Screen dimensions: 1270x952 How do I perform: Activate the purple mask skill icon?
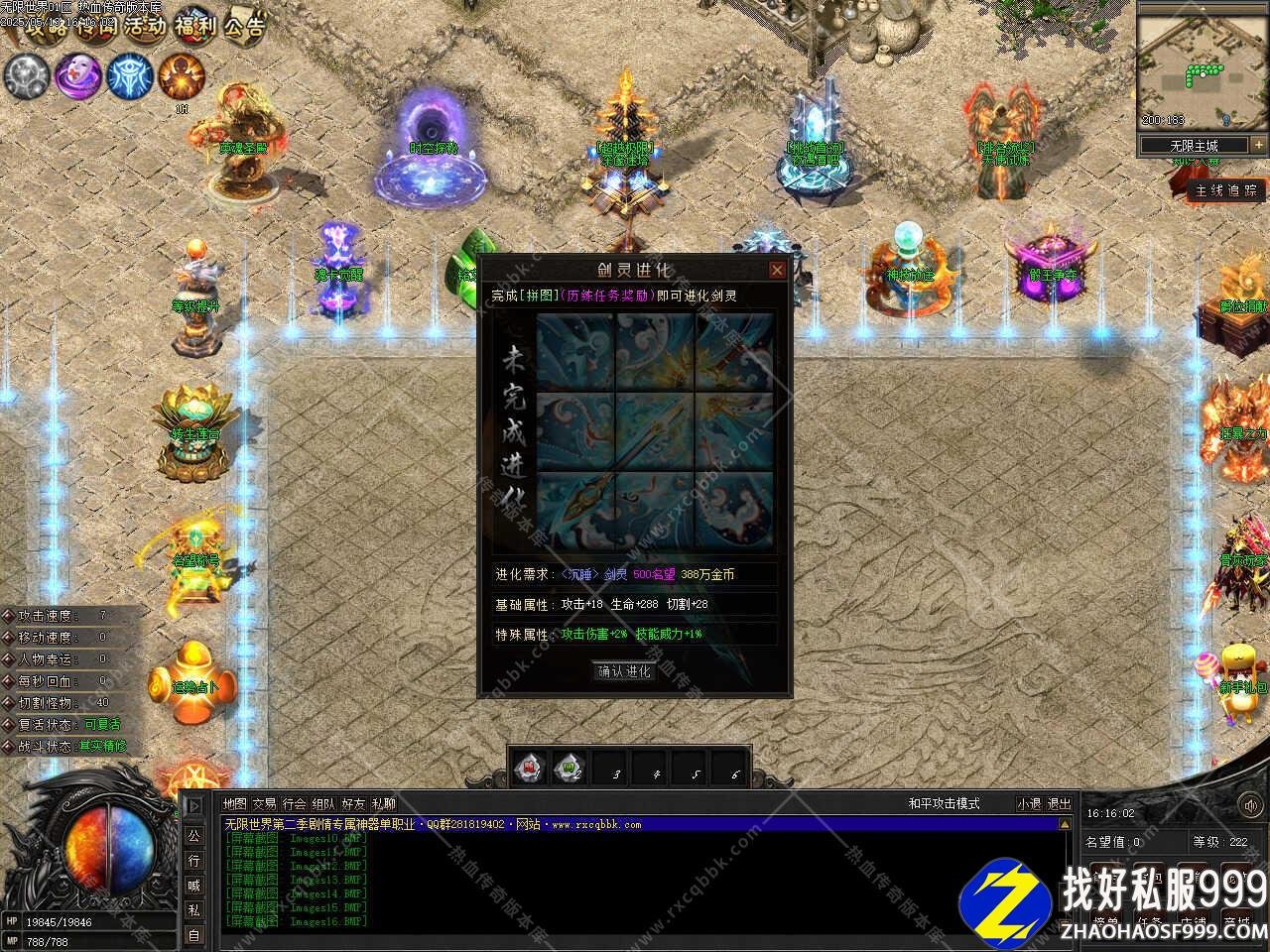pos(77,75)
